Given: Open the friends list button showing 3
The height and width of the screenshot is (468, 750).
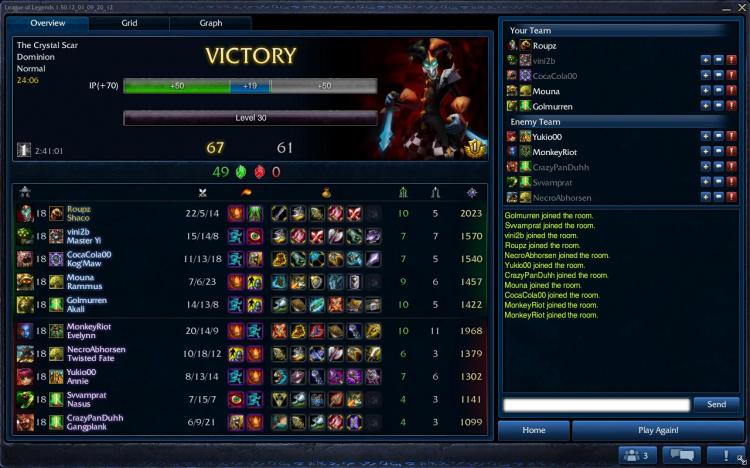Looking at the screenshot, I should (x=635, y=455).
